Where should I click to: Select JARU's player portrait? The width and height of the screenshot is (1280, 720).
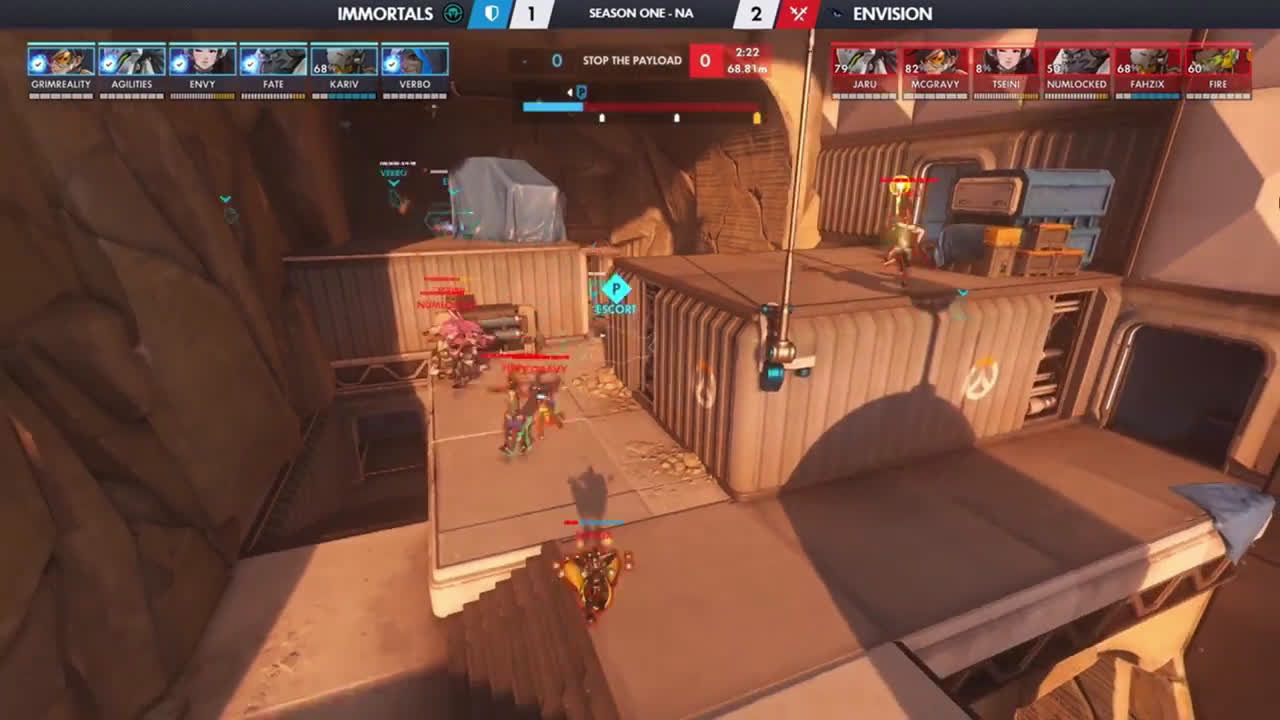click(x=865, y=61)
